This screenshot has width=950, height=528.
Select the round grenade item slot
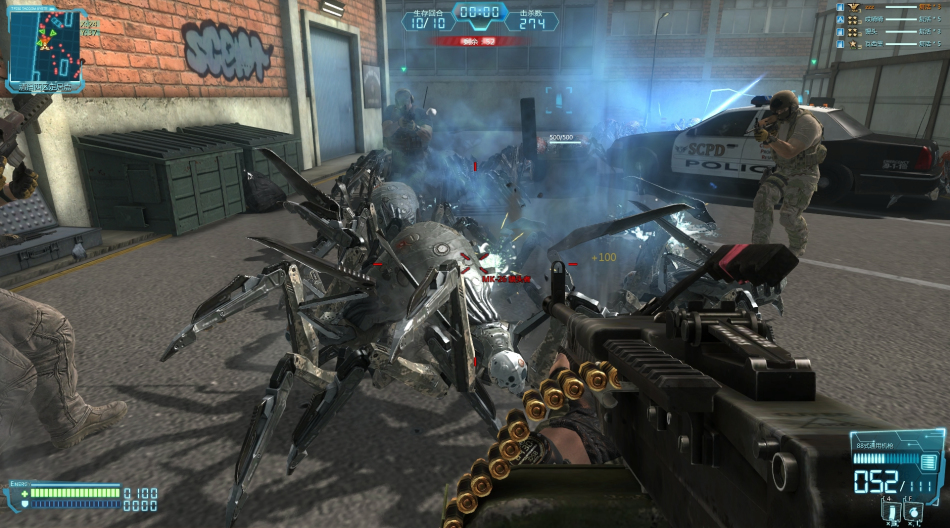[914, 509]
